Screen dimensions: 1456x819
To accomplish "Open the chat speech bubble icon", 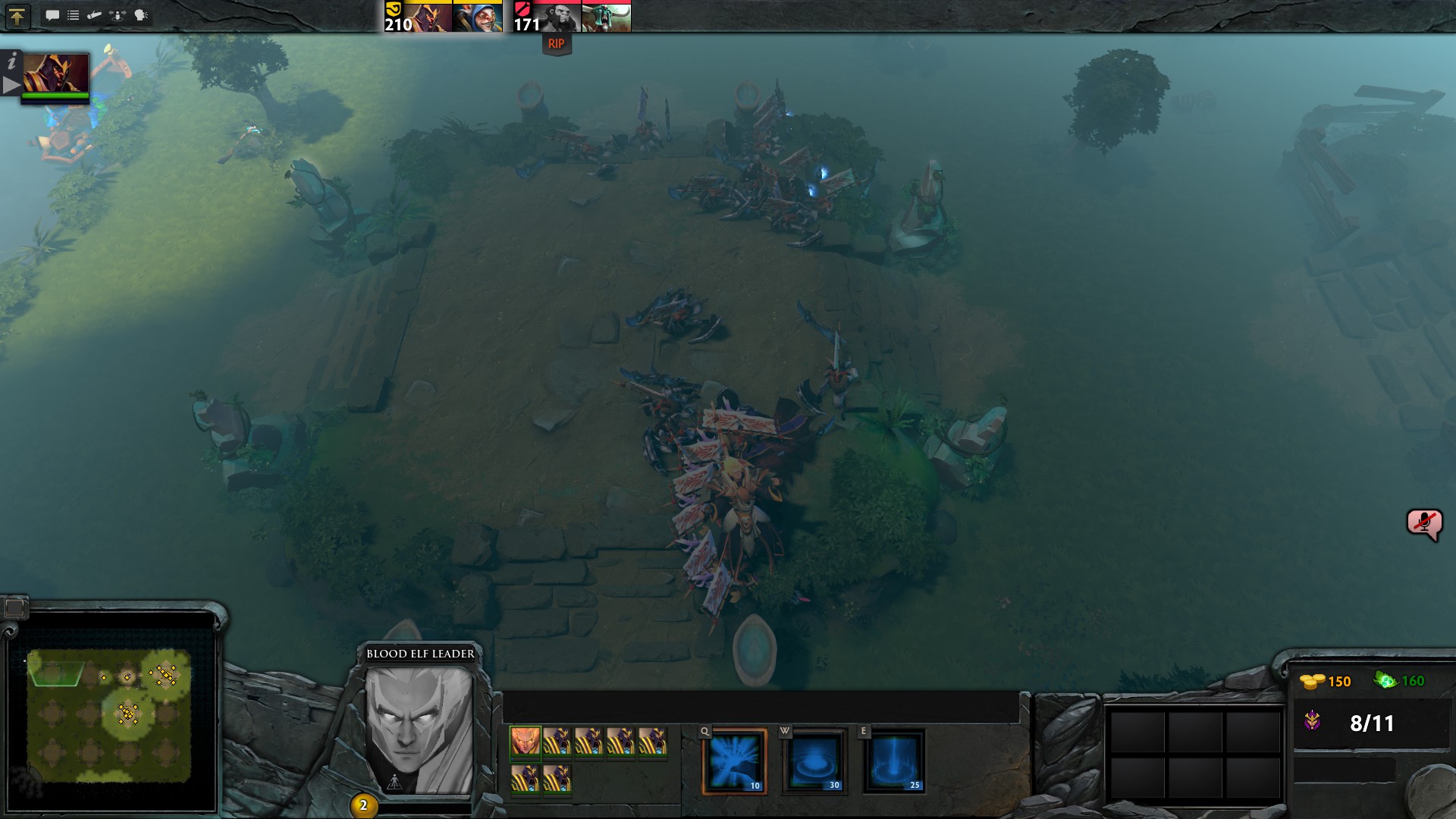I will tap(52, 15).
